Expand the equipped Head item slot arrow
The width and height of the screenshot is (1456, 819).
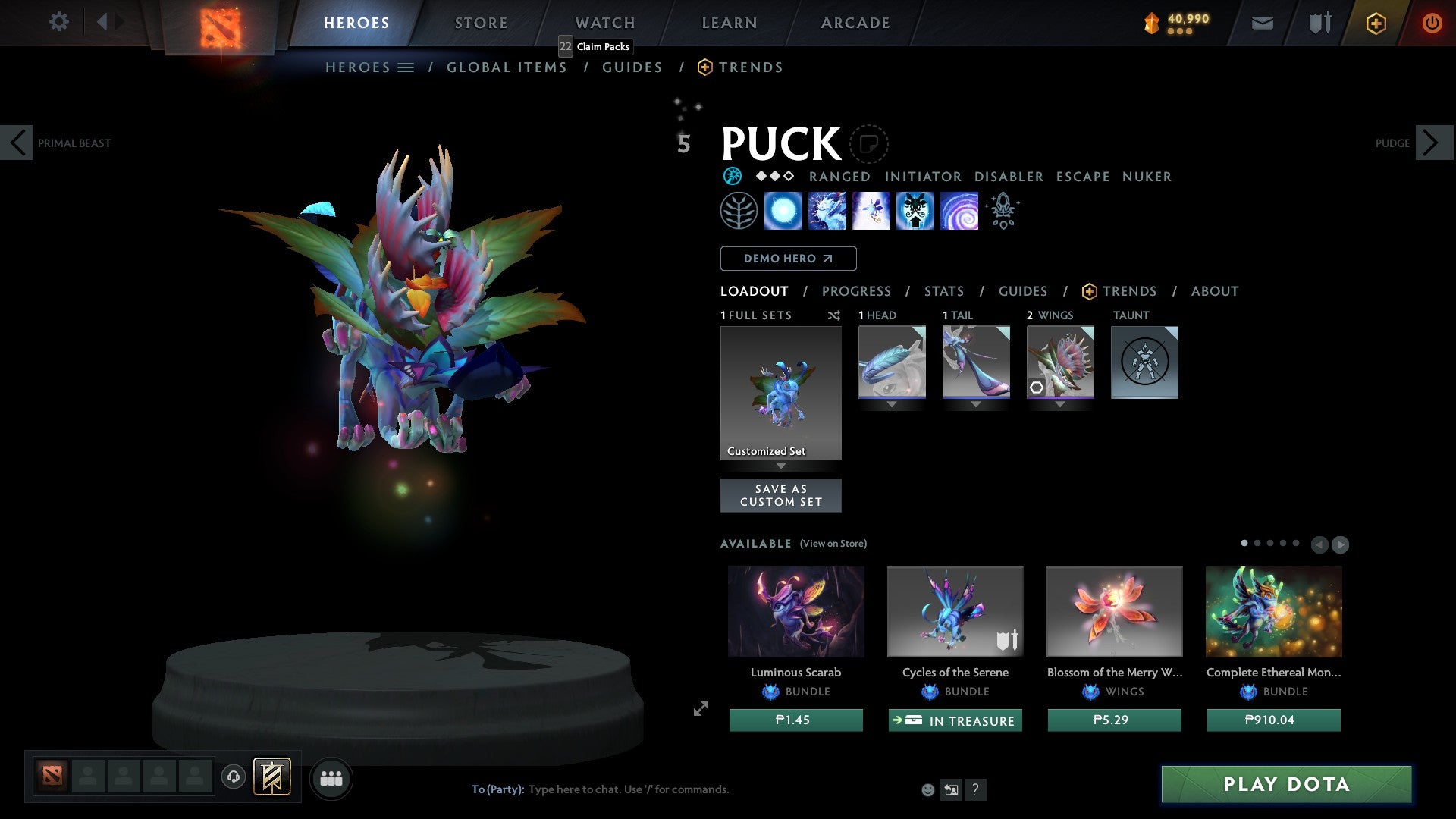(892, 404)
